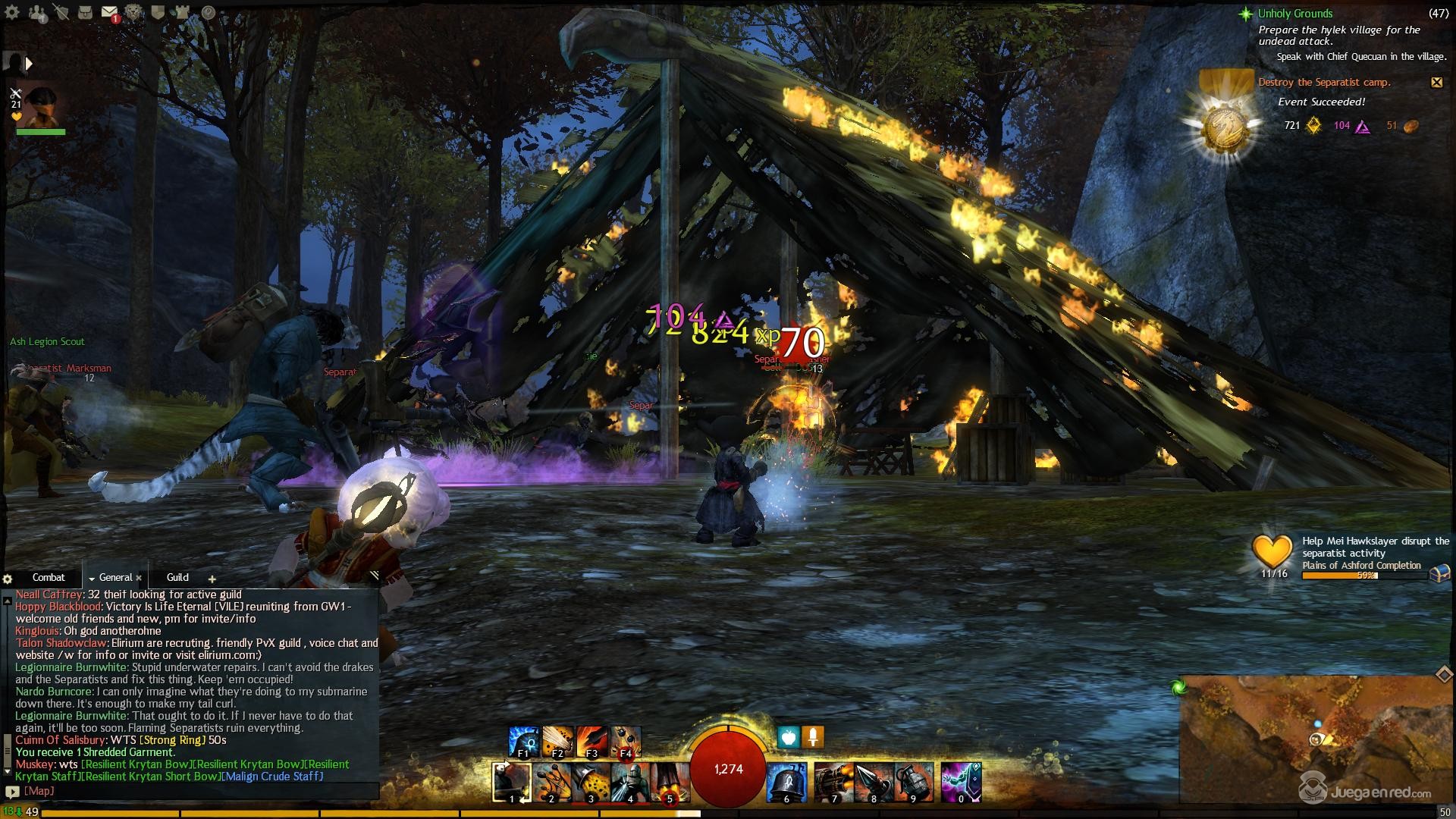Switch to the Guild chat tab
Image resolution: width=1456 pixels, height=819 pixels.
[x=177, y=577]
